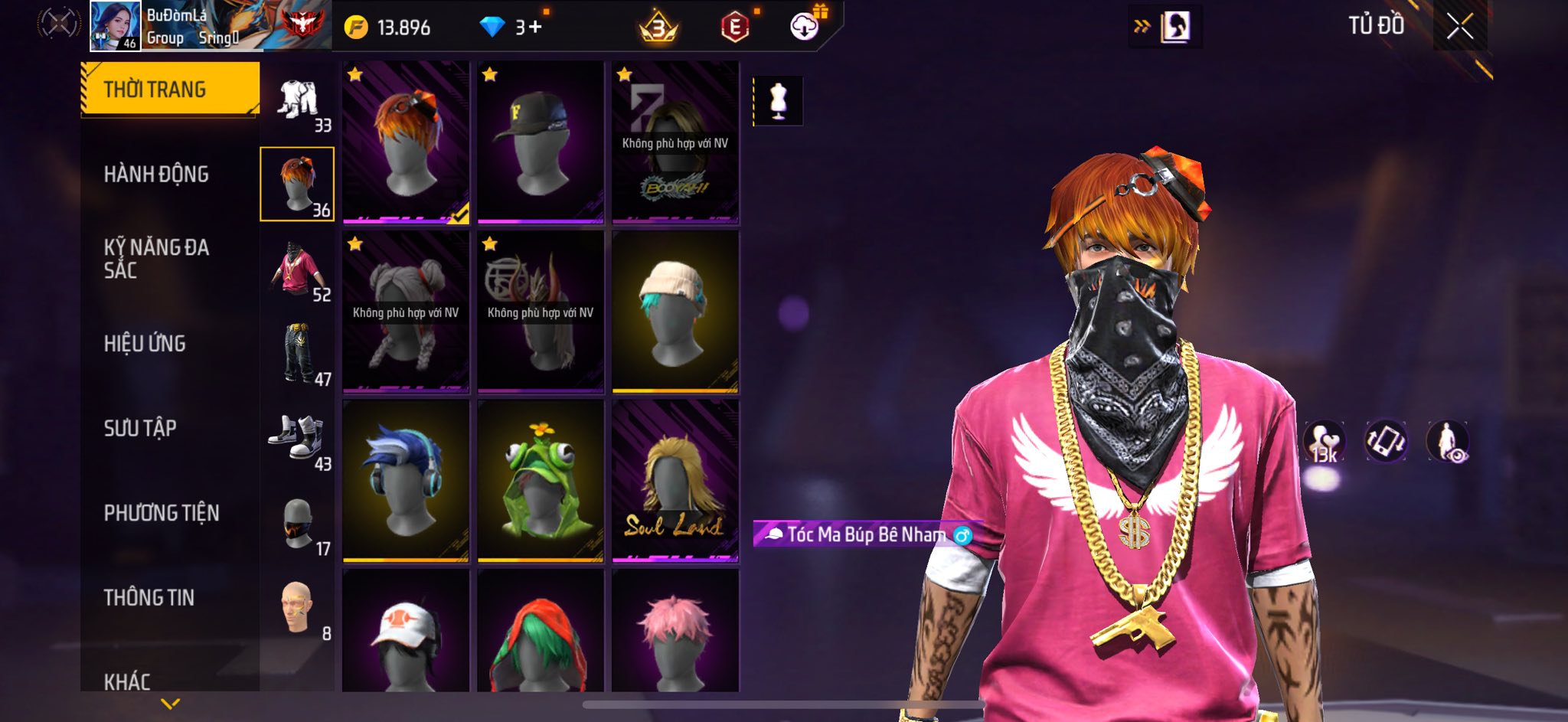Select the pink spiky hair item
1568x722 pixels.
tap(675, 632)
